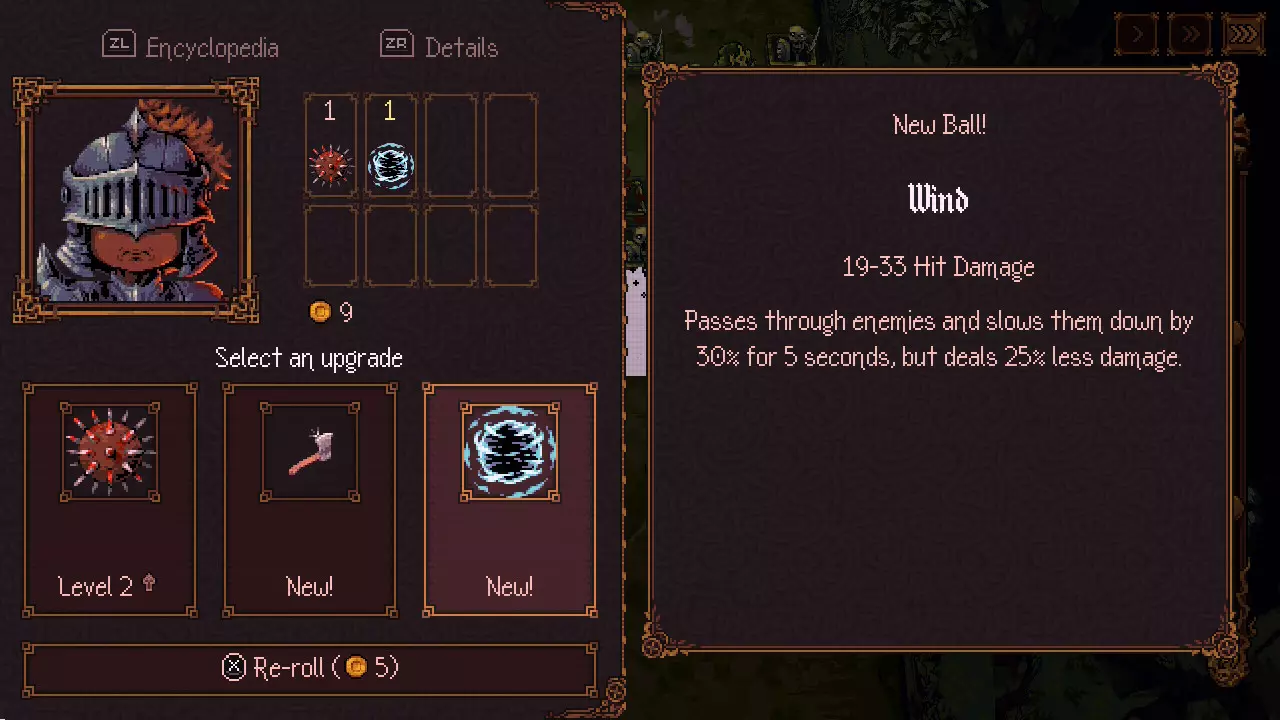Select the new axe upgrade card
The image size is (1280, 720).
coord(310,500)
